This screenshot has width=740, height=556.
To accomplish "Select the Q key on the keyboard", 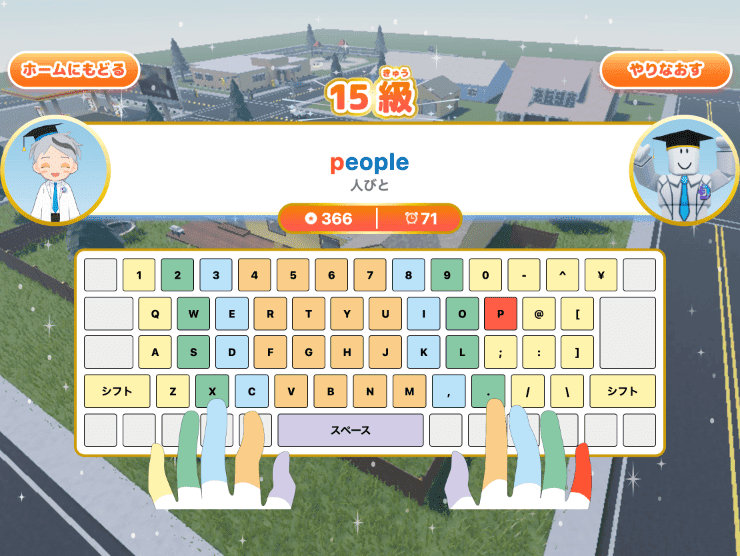I will [x=155, y=313].
